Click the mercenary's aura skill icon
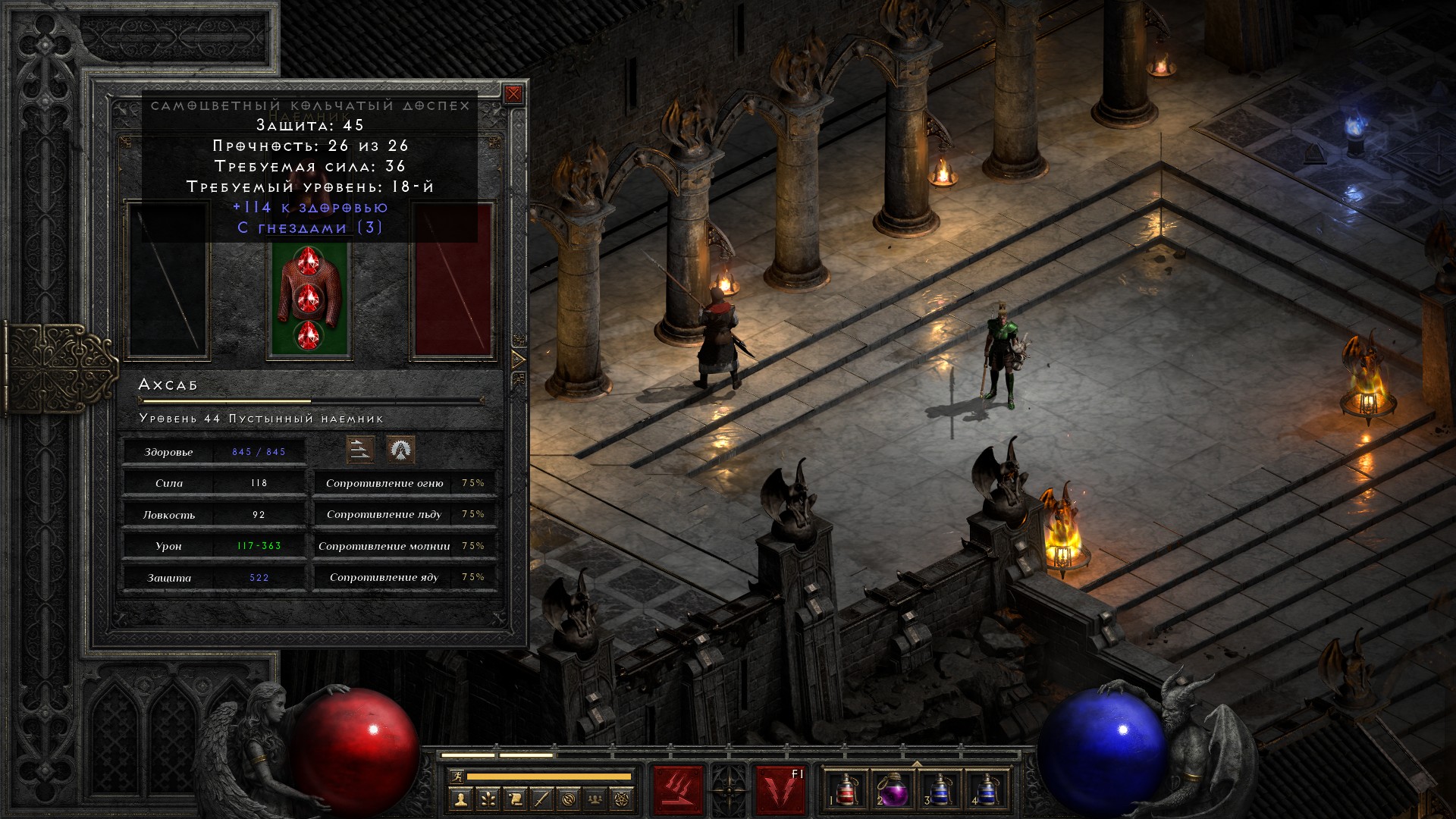 tap(400, 450)
